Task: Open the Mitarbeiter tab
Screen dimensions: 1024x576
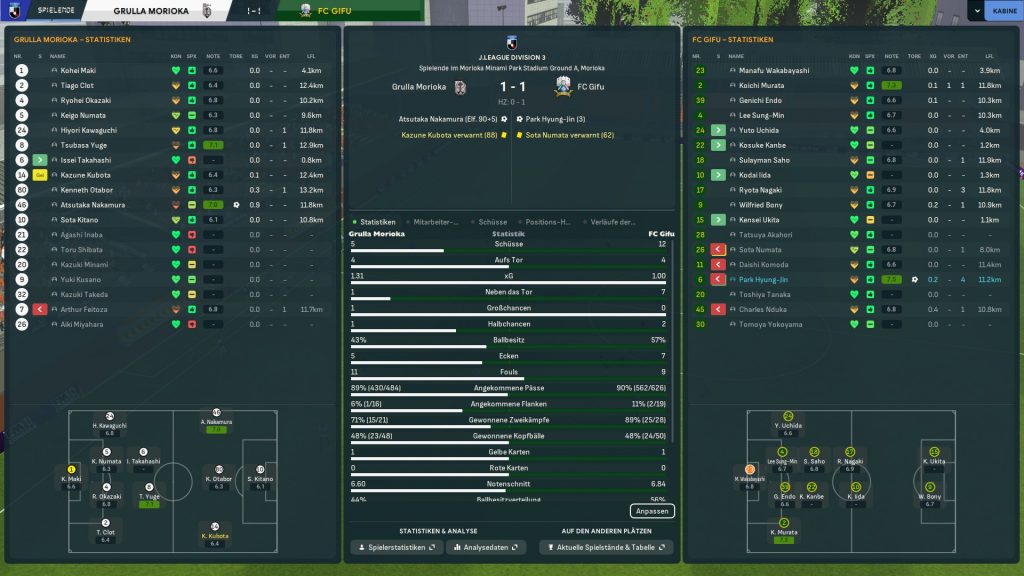Action: 435,222
